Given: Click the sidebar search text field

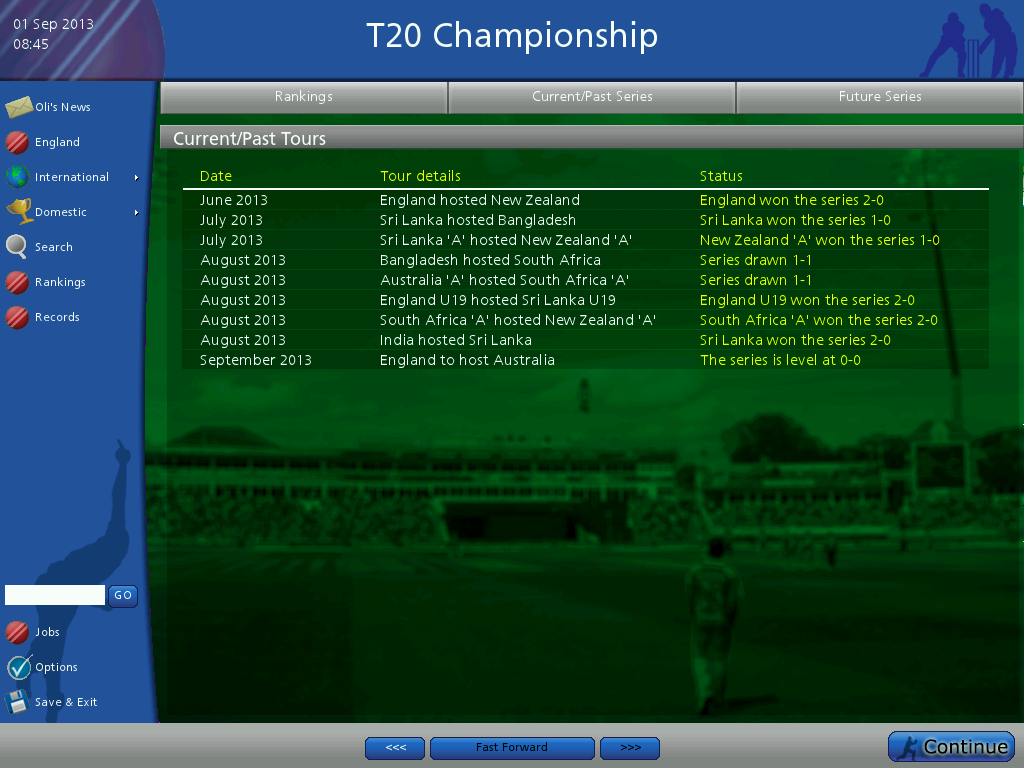Looking at the screenshot, I should tap(55, 595).
